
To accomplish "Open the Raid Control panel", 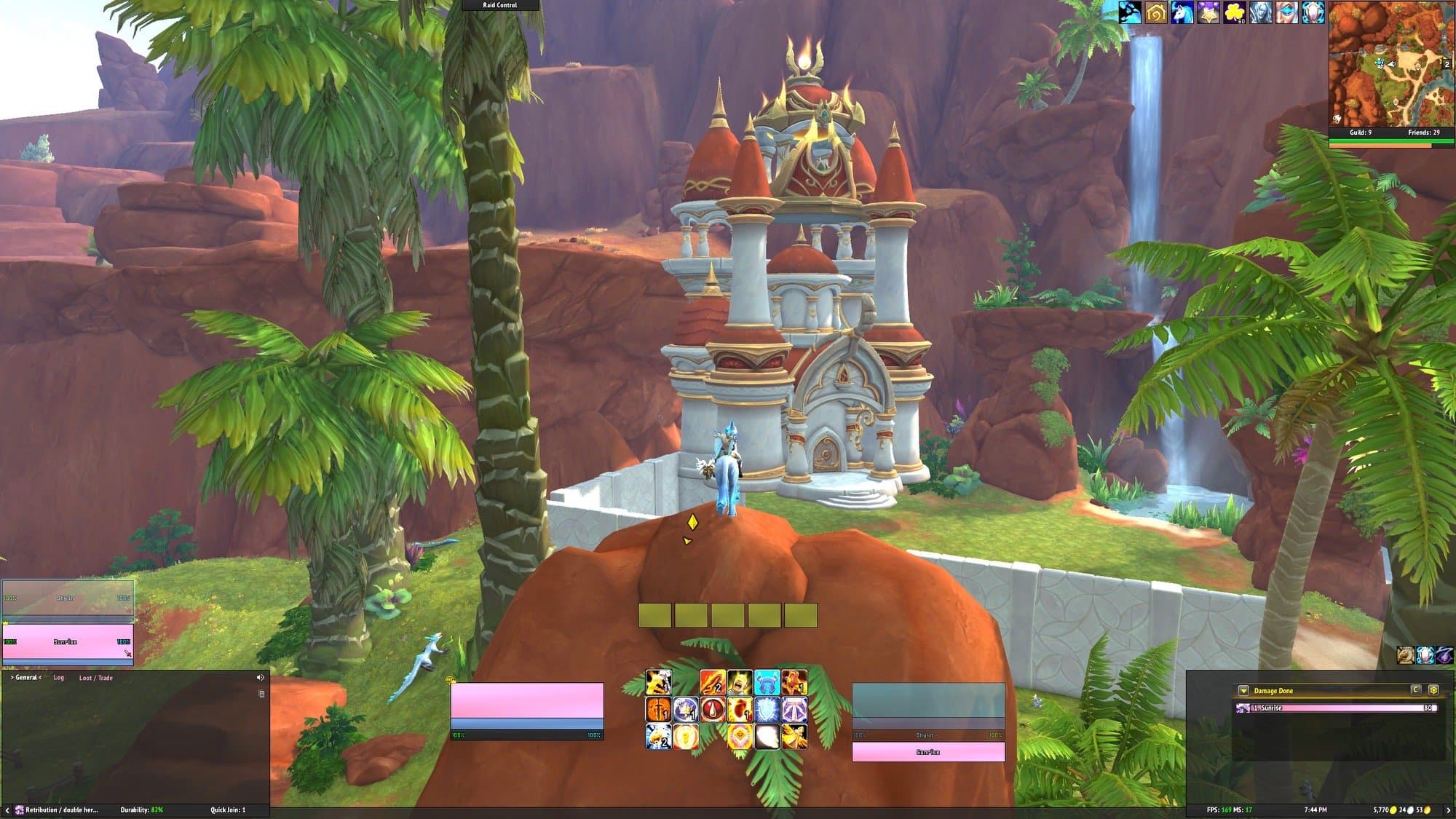I will pos(500,5).
